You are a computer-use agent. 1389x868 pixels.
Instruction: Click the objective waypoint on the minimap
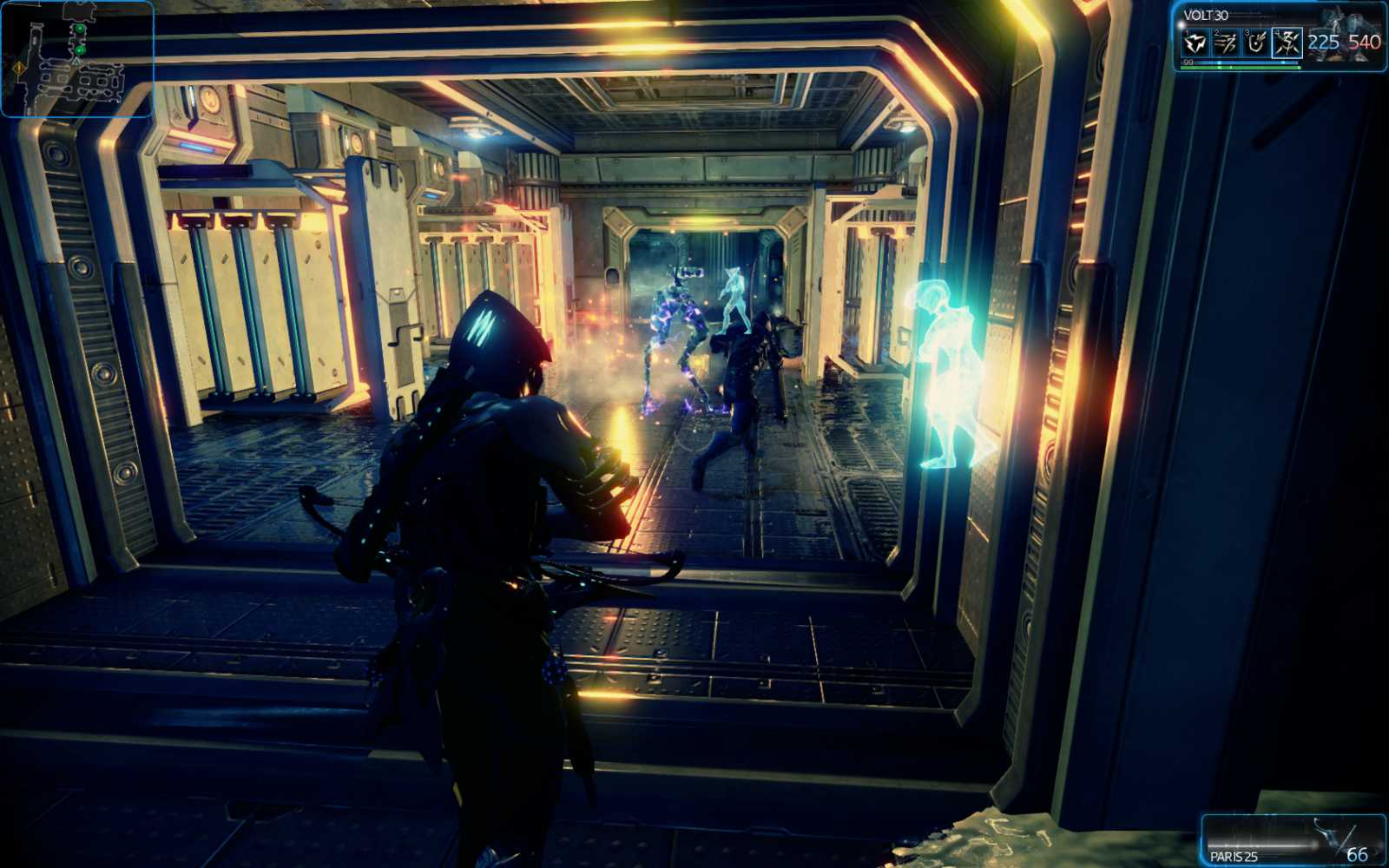pyautogui.click(x=80, y=50)
